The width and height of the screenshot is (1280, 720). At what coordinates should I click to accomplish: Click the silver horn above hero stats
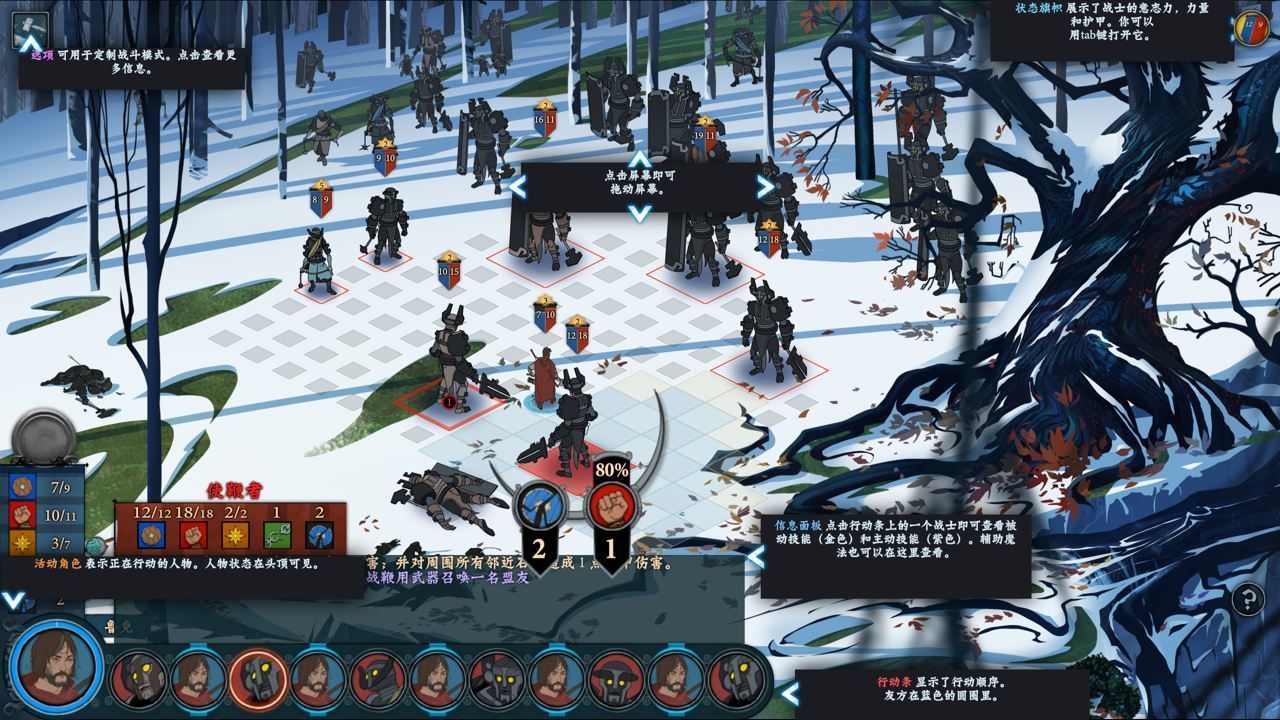44,436
